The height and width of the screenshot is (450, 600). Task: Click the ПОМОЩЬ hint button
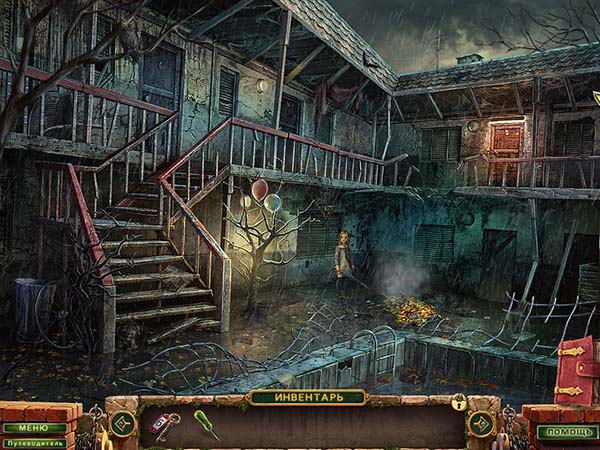pos(567,432)
